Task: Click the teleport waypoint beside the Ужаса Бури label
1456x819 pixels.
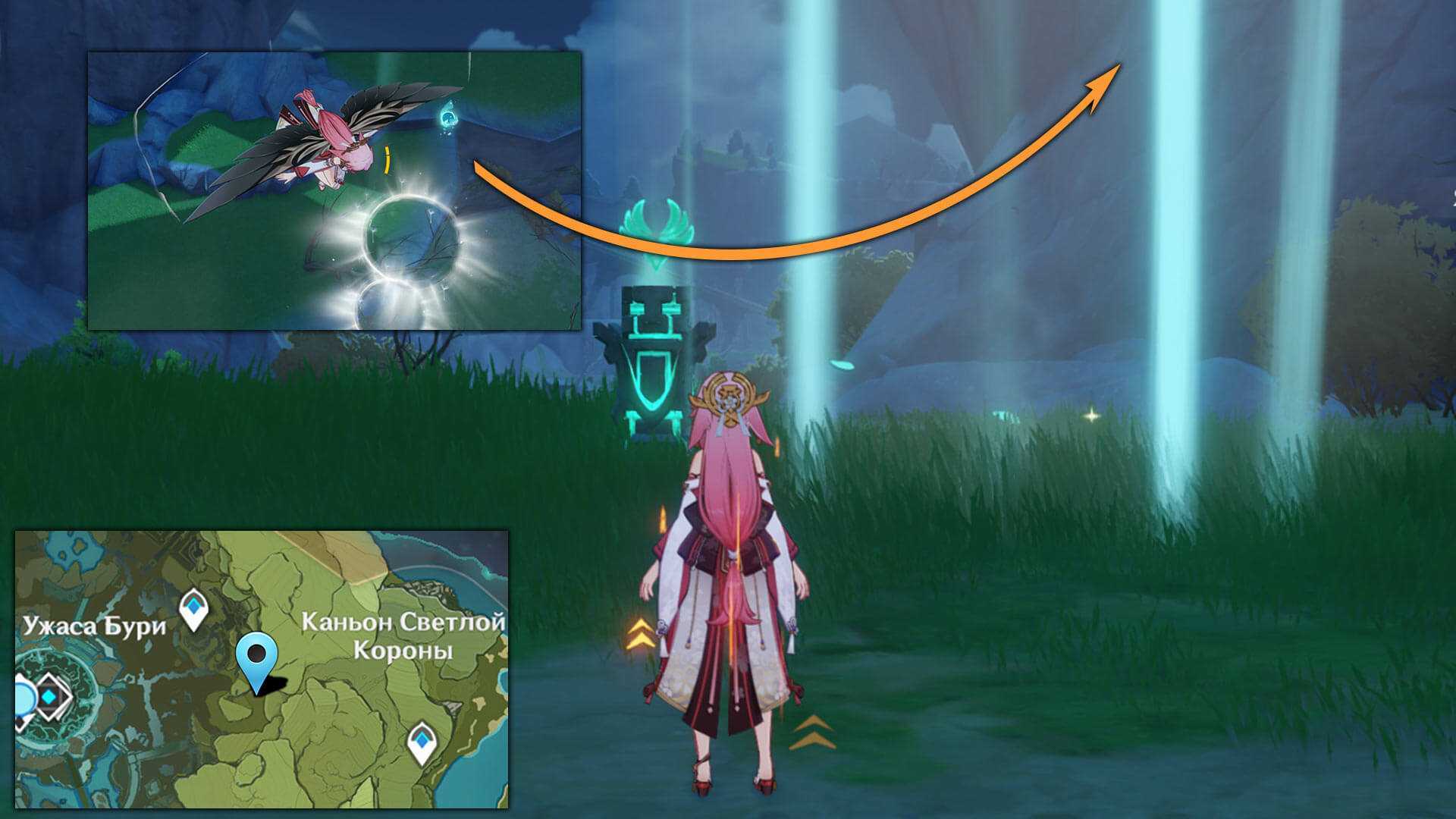Action: (194, 608)
